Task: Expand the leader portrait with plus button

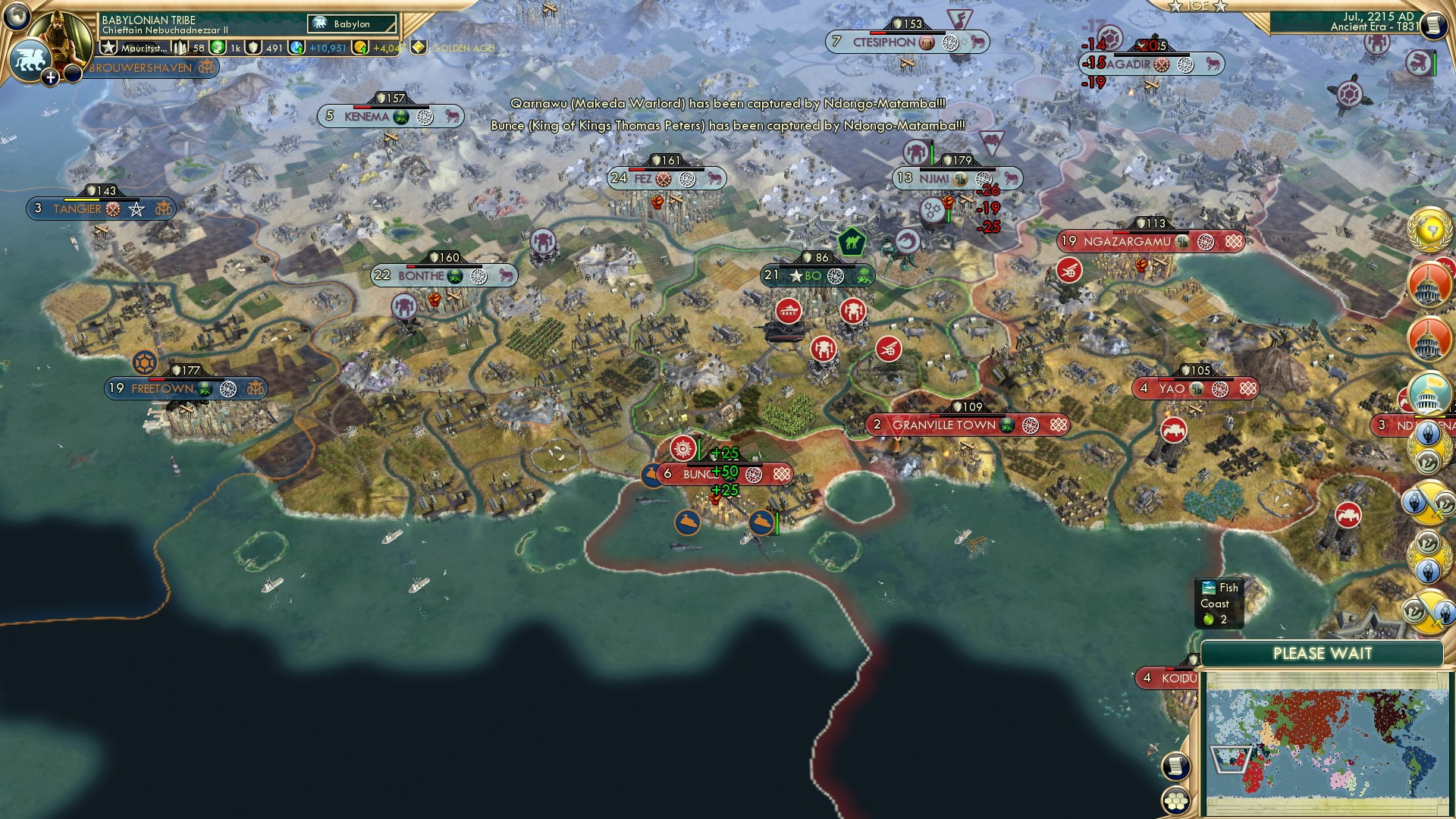Action: coord(50,77)
